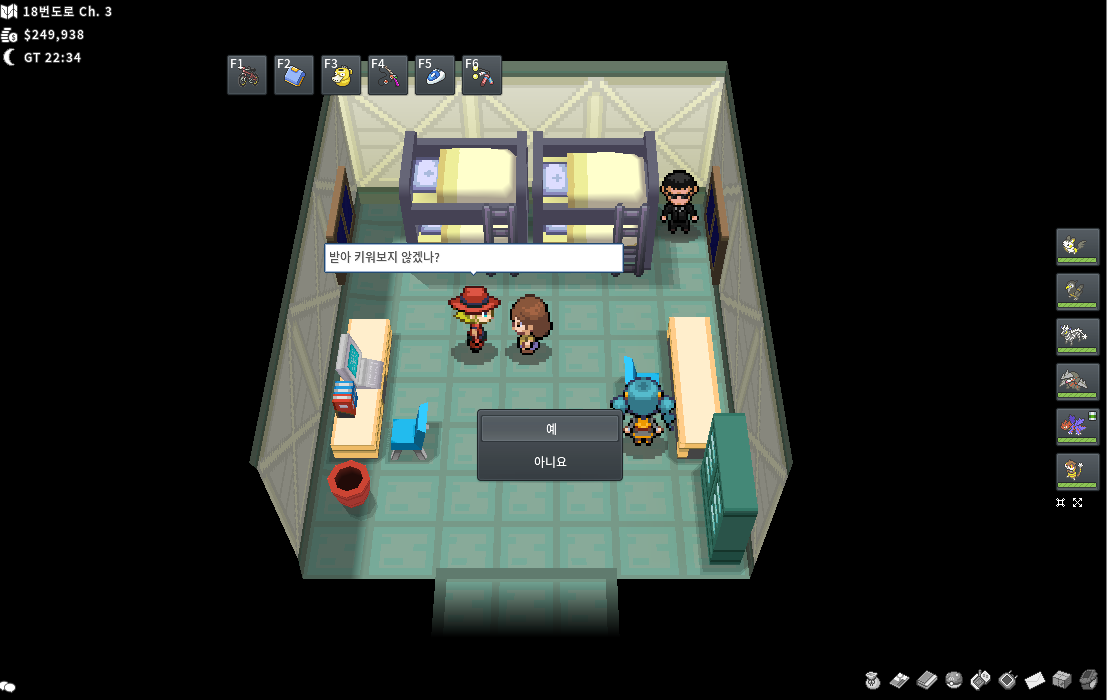
Task: Choose the 예 (Yes) dialogue option
Action: [550, 429]
